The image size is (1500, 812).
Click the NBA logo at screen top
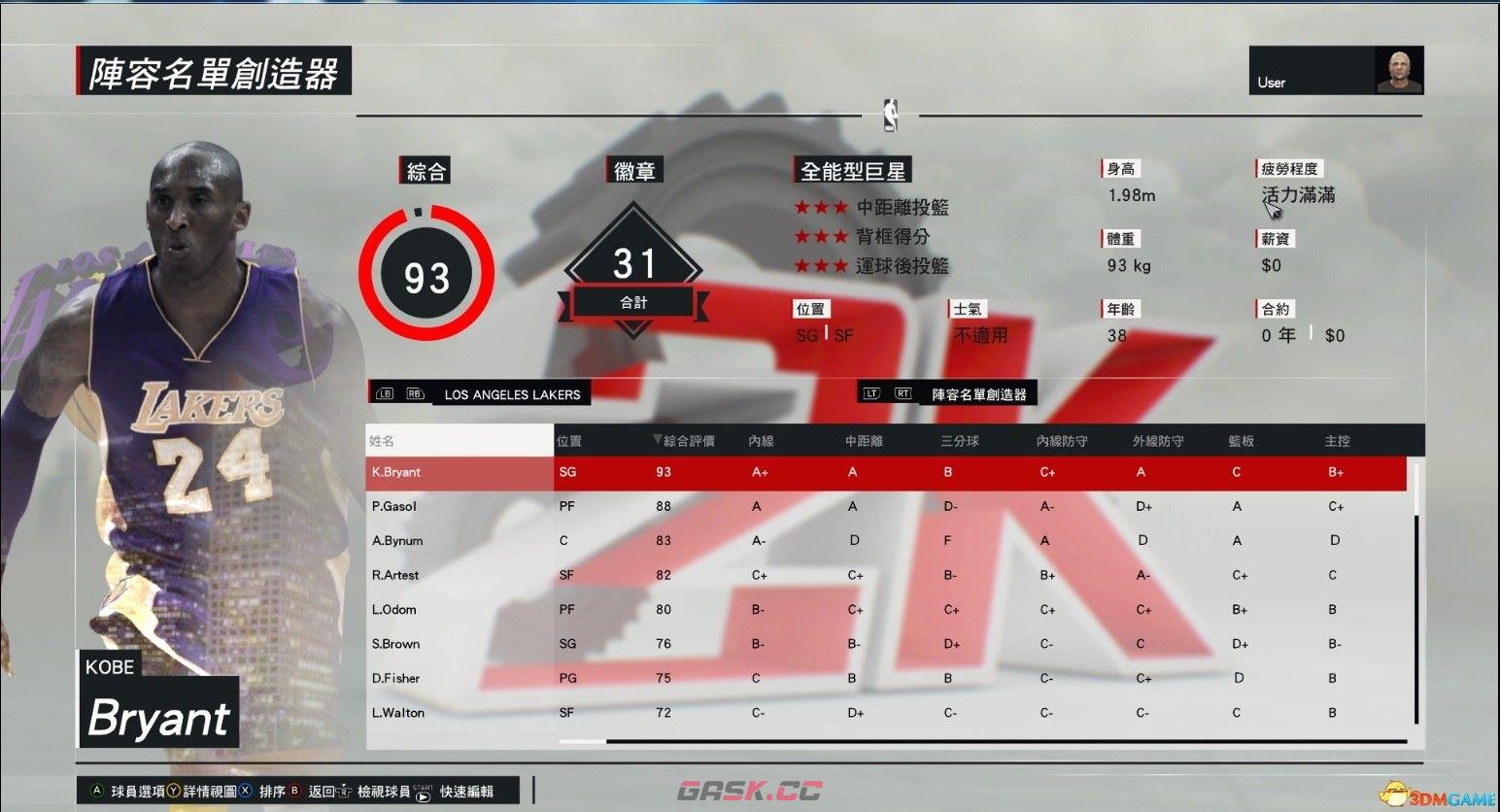tap(890, 117)
